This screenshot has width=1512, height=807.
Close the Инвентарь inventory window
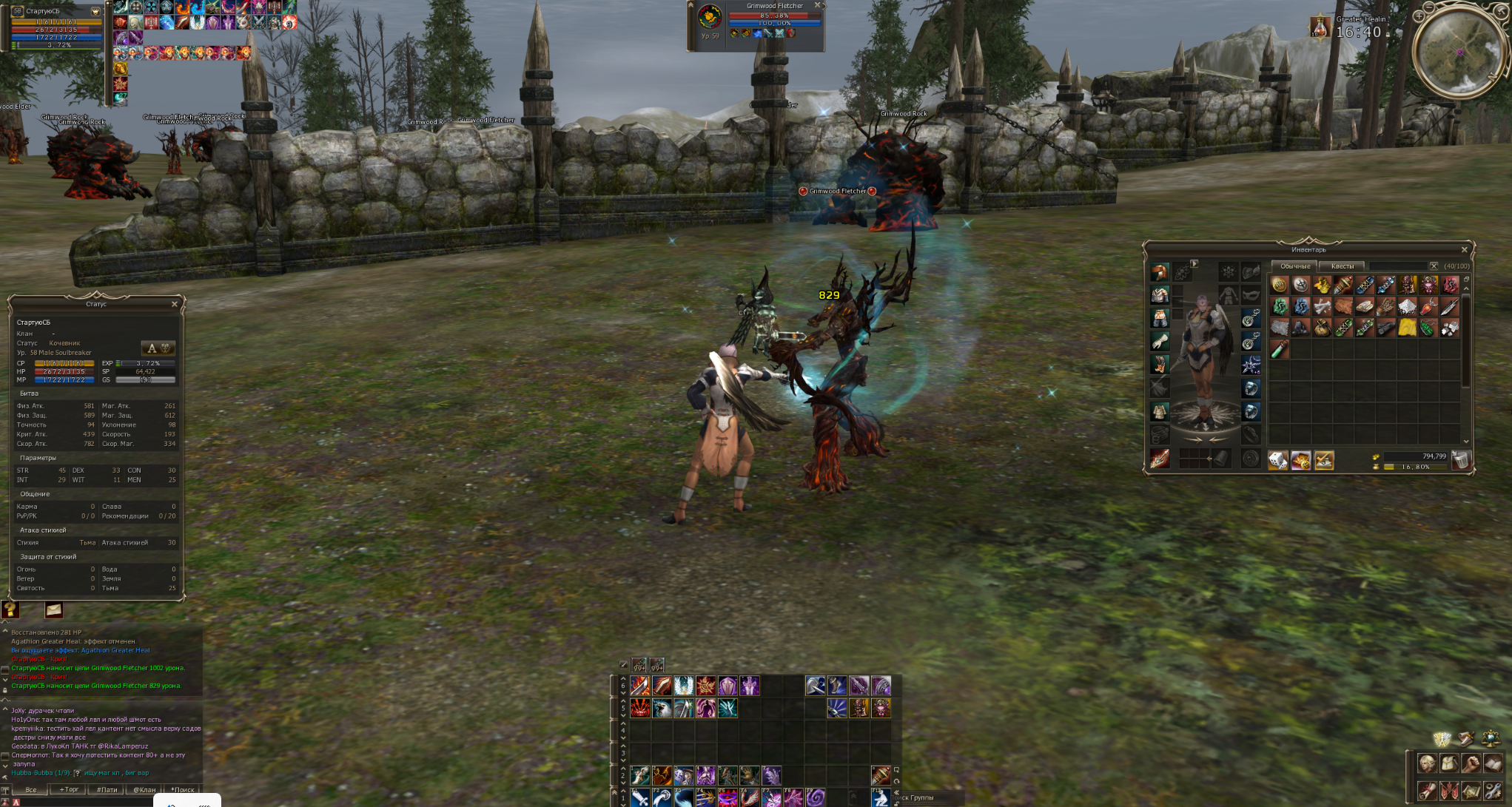click(x=1464, y=250)
